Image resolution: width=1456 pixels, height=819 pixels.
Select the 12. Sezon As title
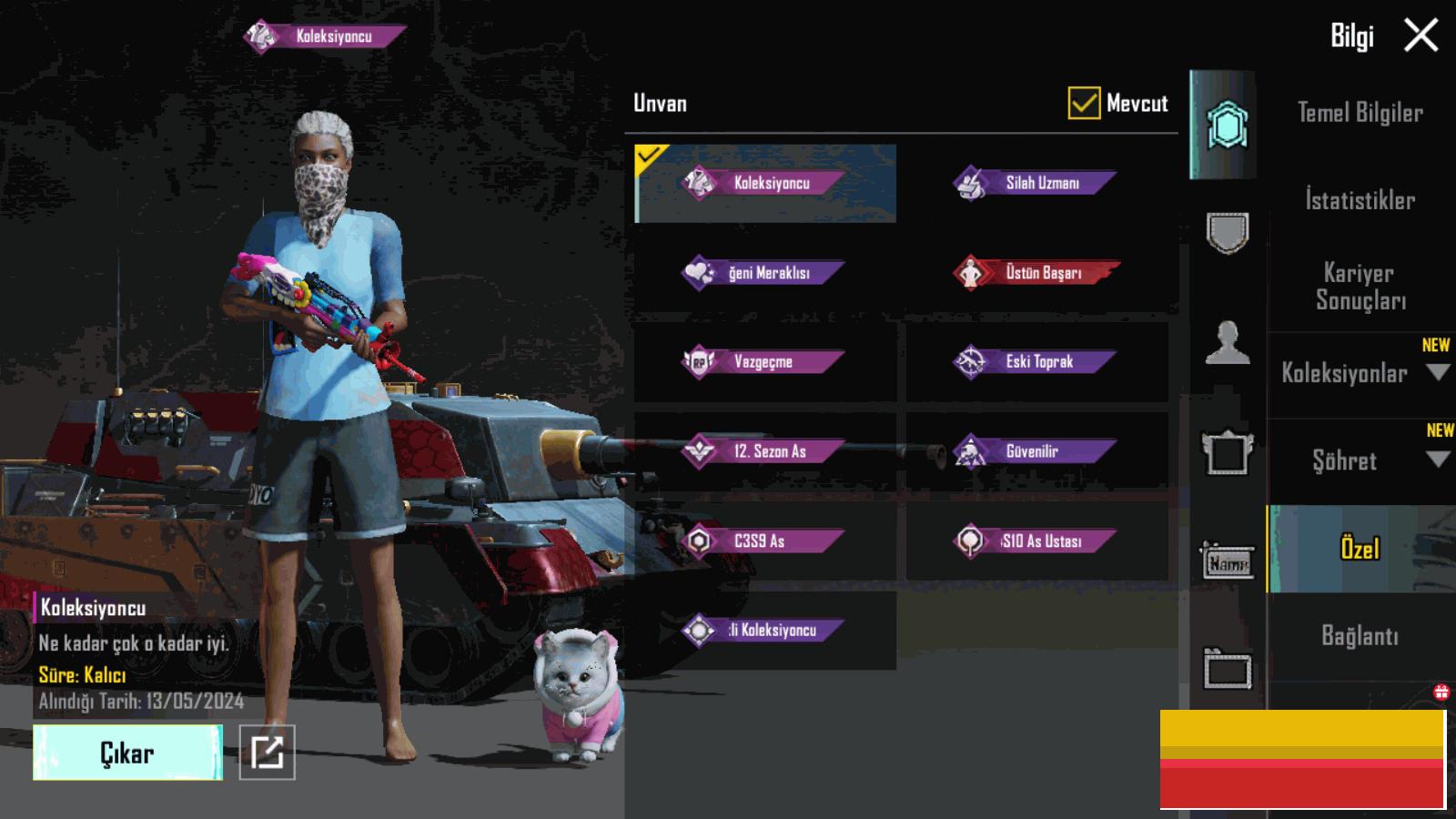764,450
